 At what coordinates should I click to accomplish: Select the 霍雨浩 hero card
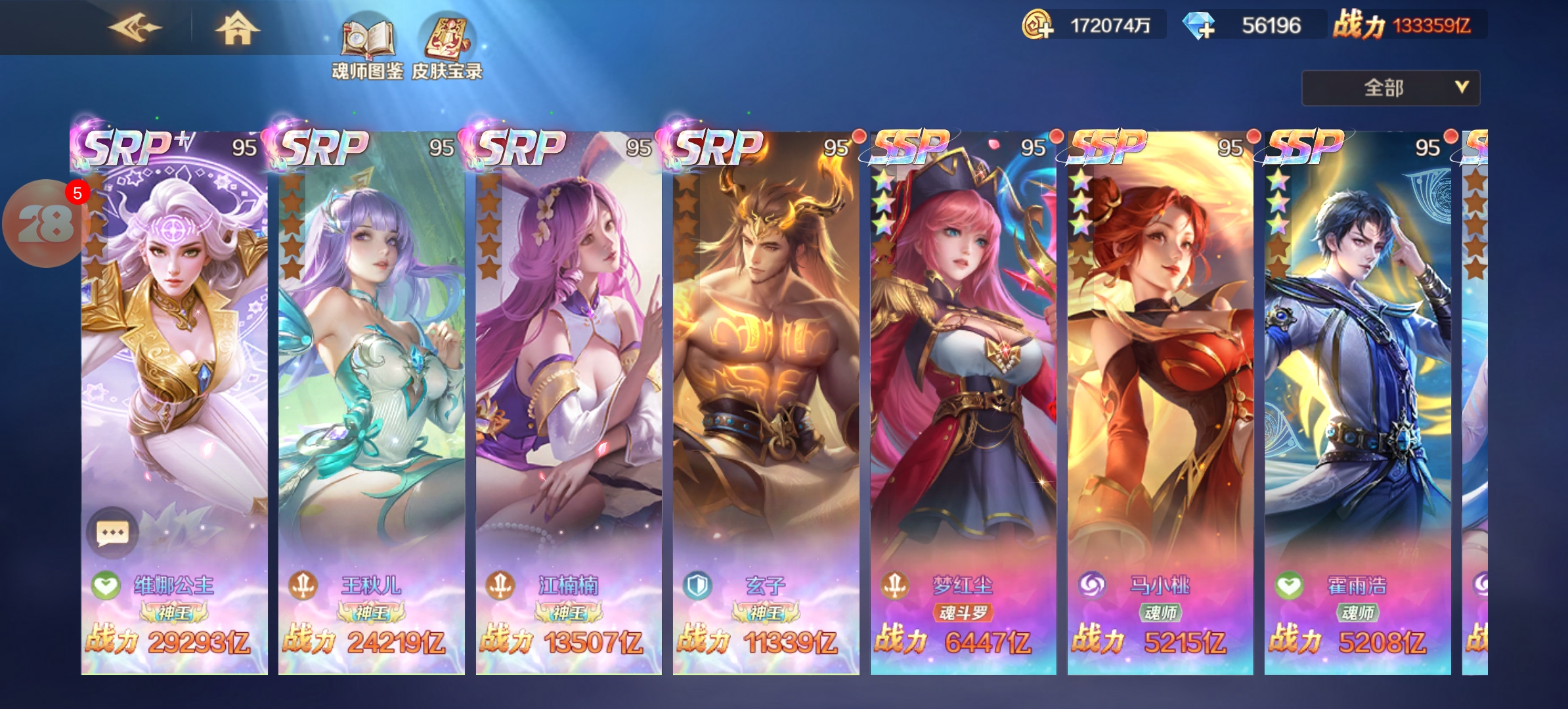[1357, 394]
